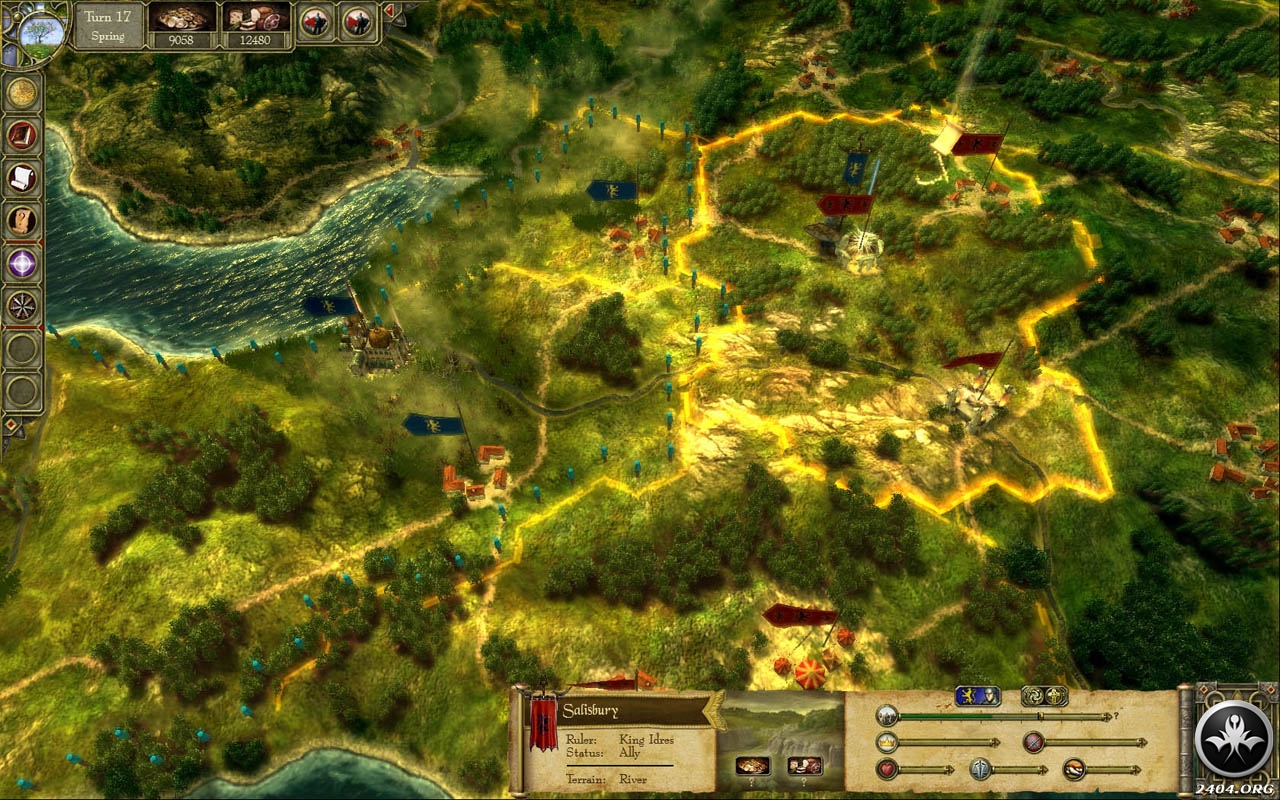Open the torn map fragment button
This screenshot has width=1280, height=800.
point(22,220)
